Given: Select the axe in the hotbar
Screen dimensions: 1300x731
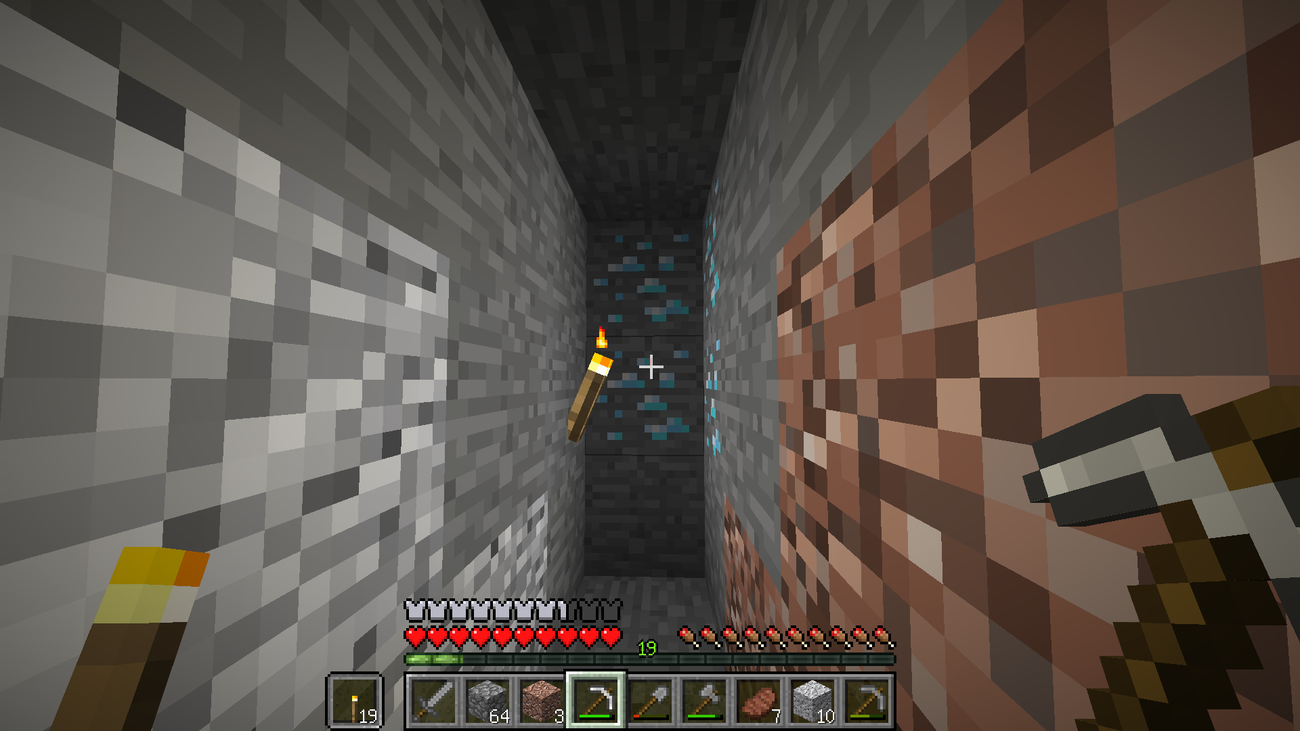Looking at the screenshot, I should pos(704,702).
